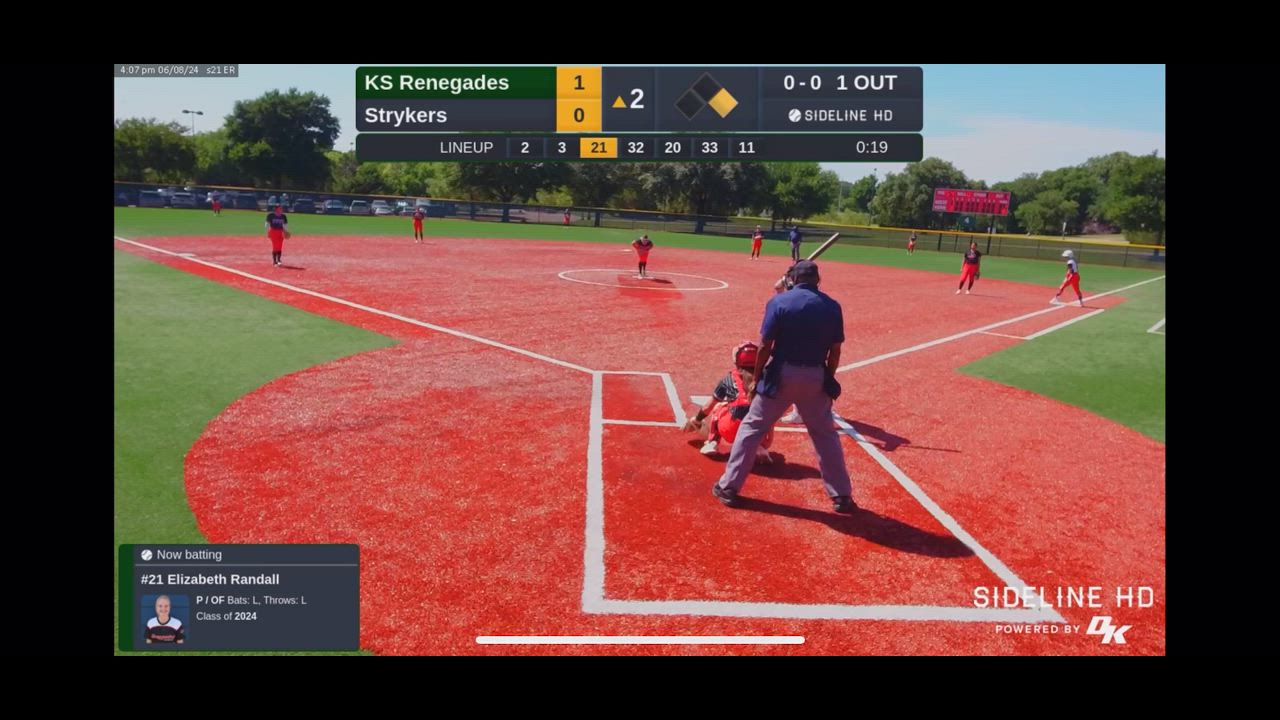The image size is (1280, 720).
Task: Select lineup number 33
Action: coord(709,148)
